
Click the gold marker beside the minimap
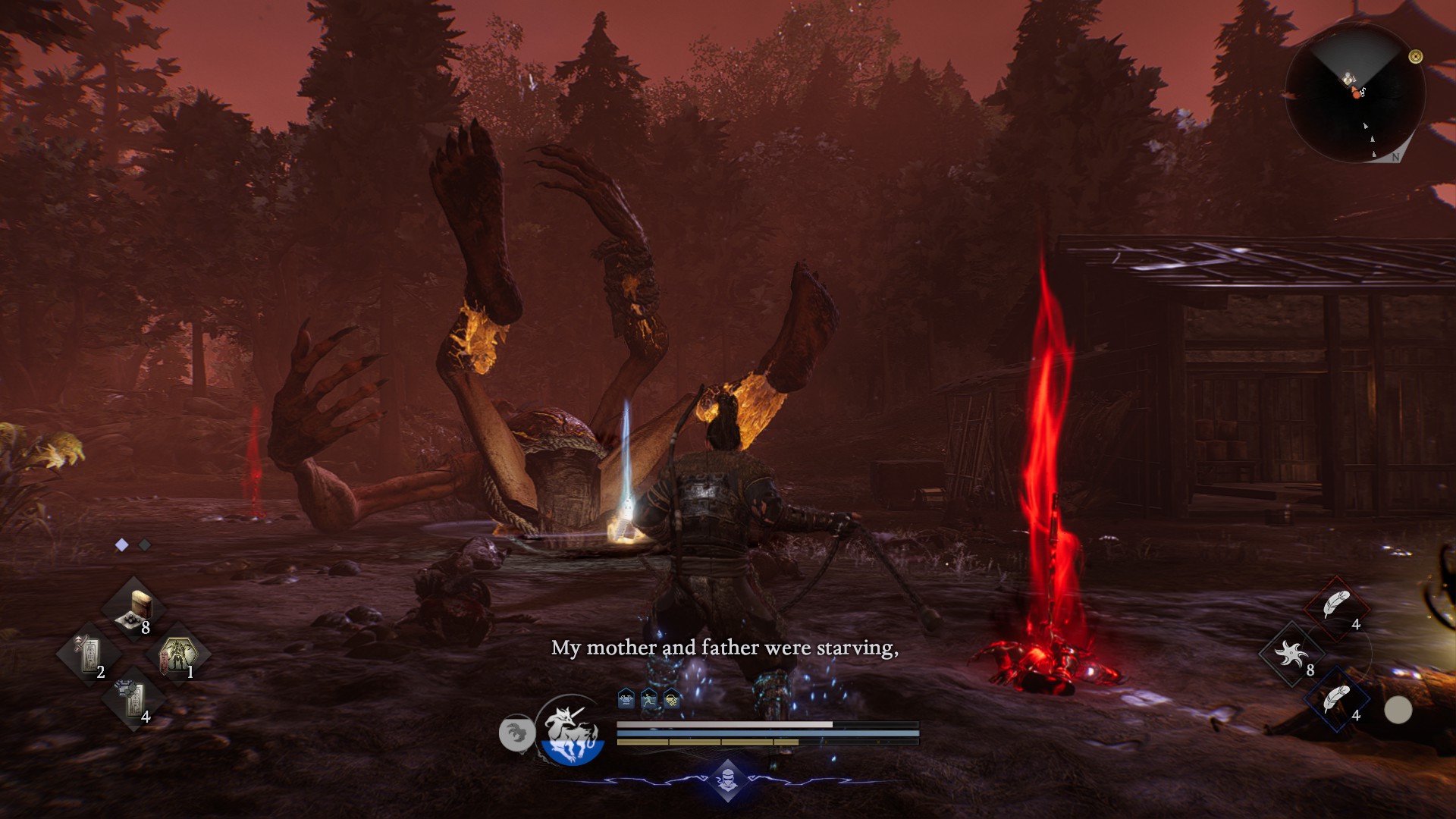click(1415, 56)
